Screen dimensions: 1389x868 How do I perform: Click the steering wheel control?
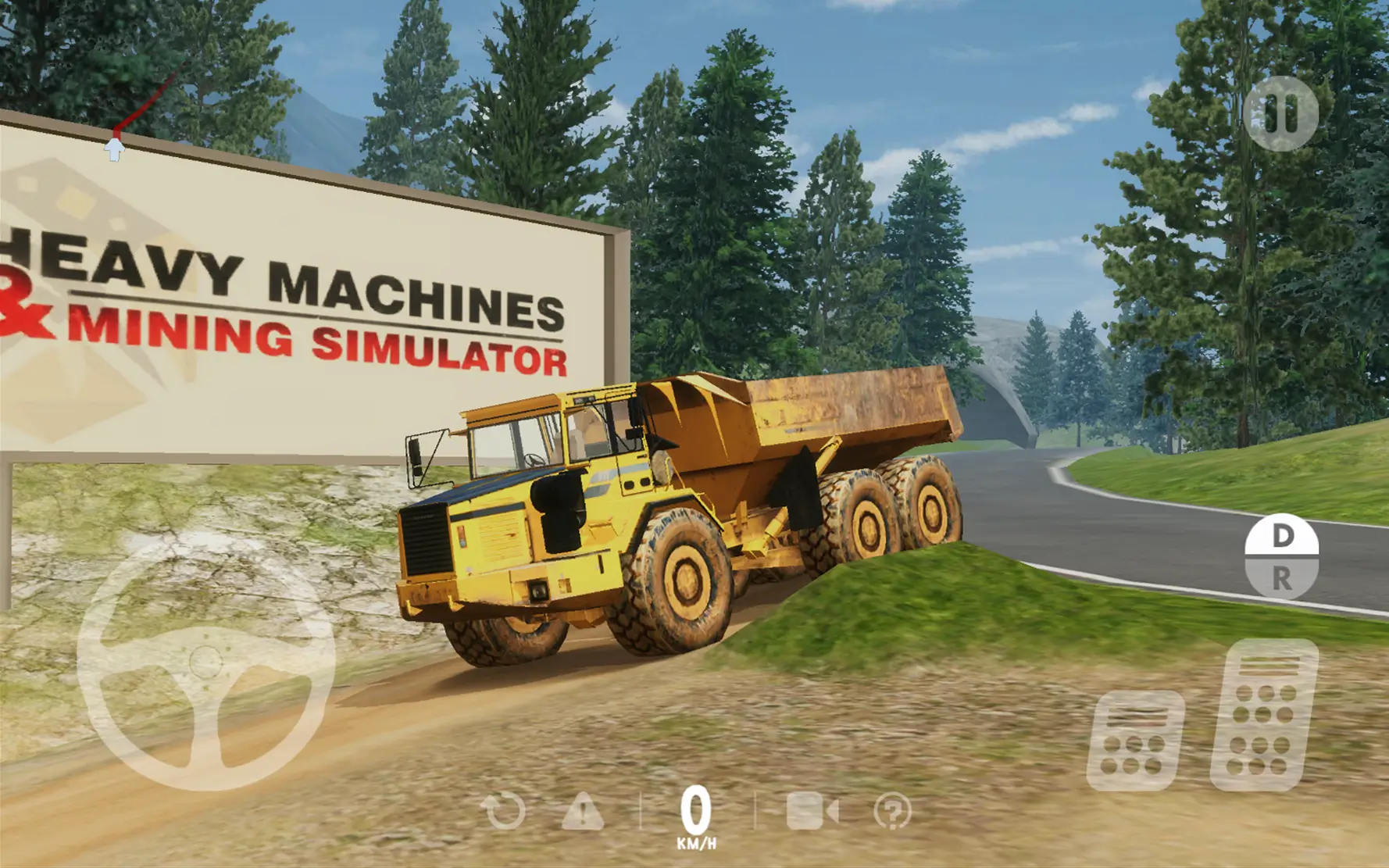pyautogui.click(x=206, y=663)
